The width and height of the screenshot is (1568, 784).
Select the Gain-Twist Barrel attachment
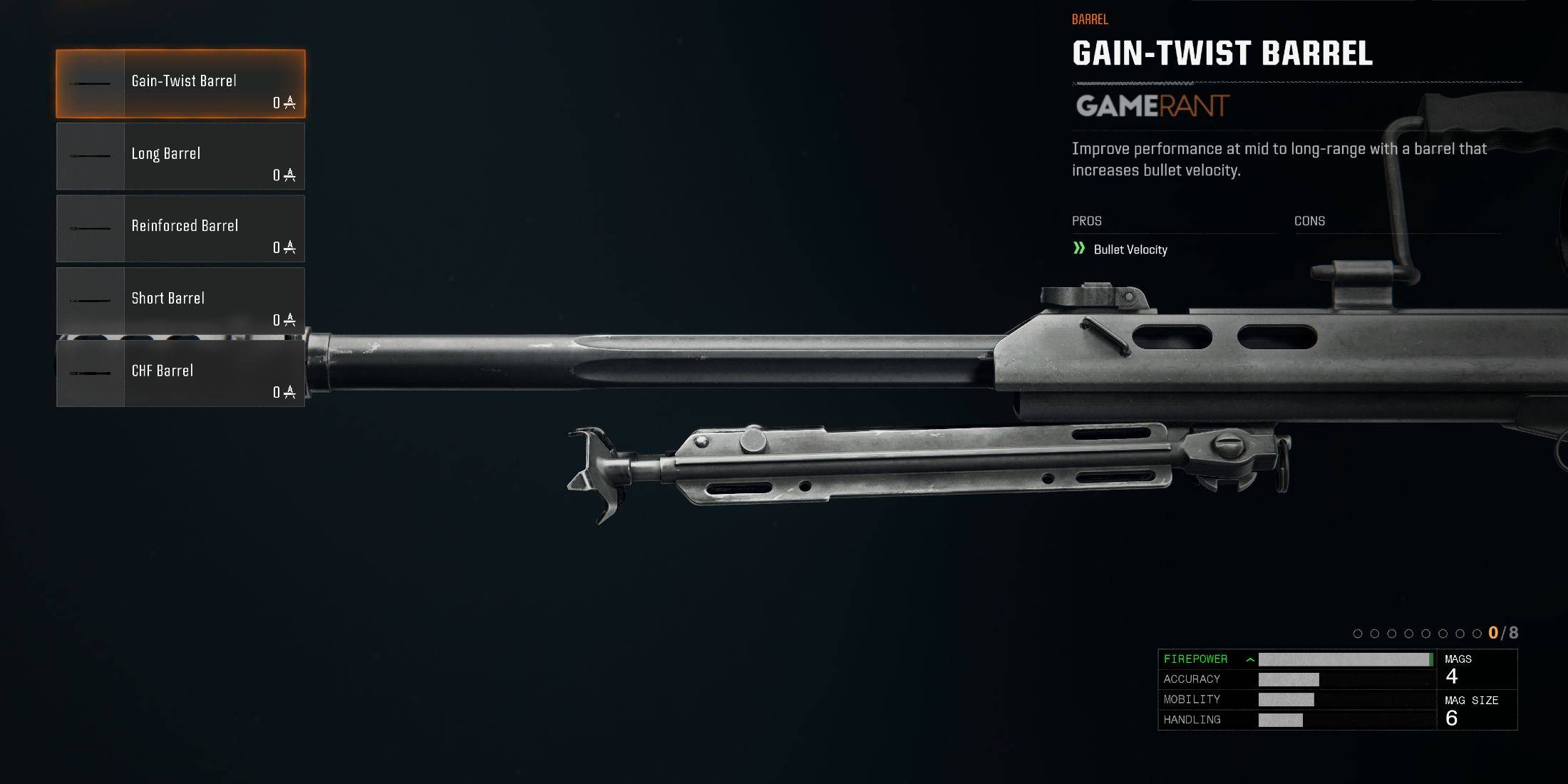pos(181,84)
